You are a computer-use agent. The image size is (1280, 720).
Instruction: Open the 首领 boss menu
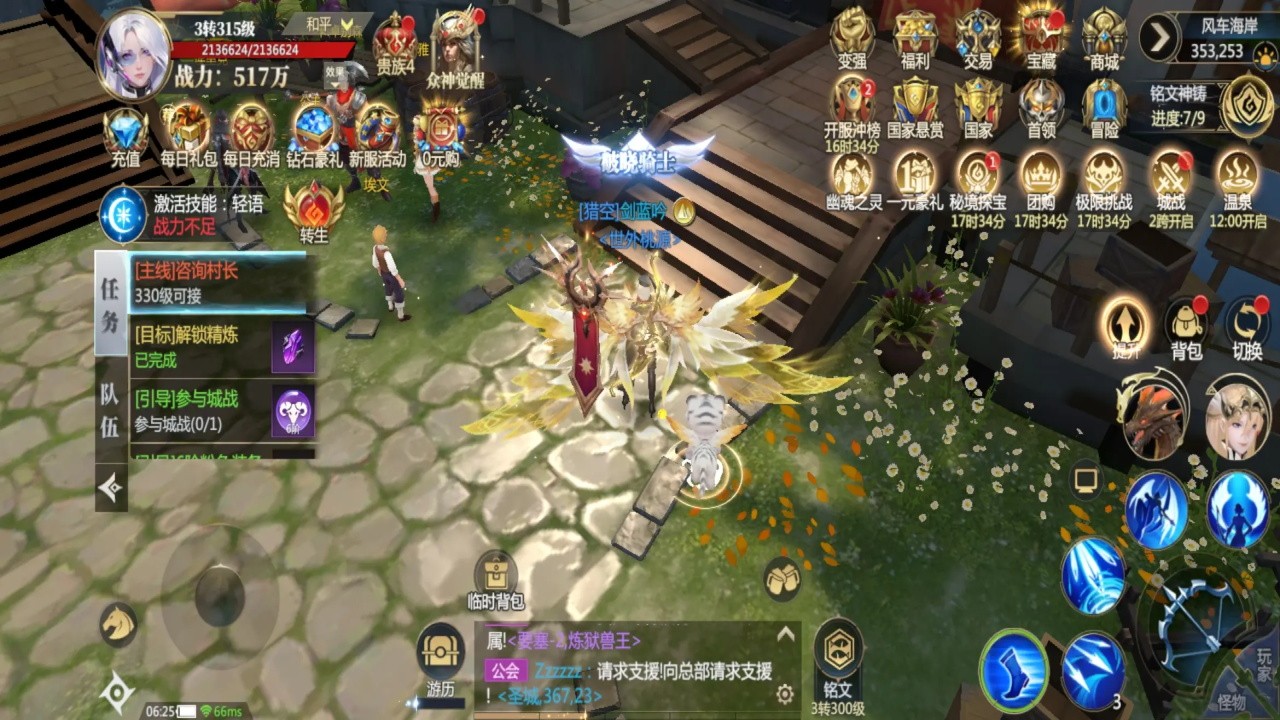pos(1041,106)
